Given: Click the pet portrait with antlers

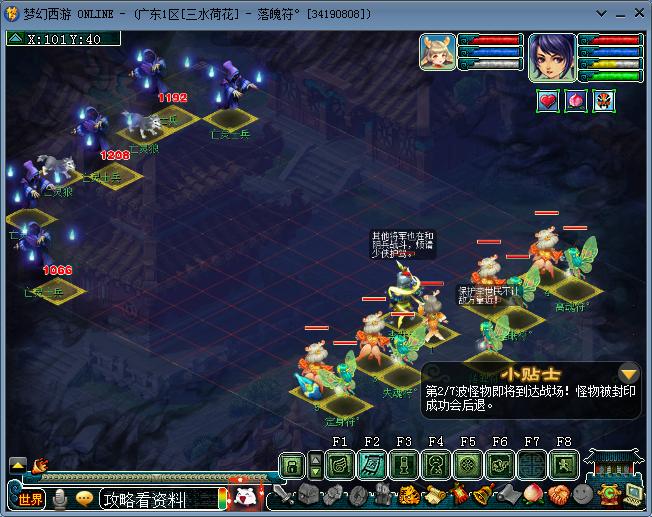Looking at the screenshot, I should pyautogui.click(x=437, y=53).
